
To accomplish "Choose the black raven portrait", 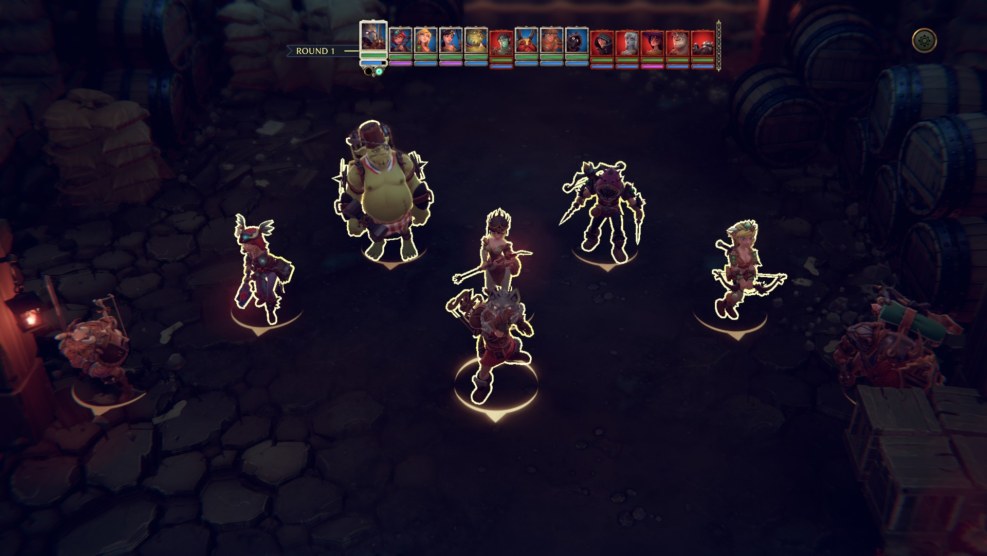I will coord(577,40).
